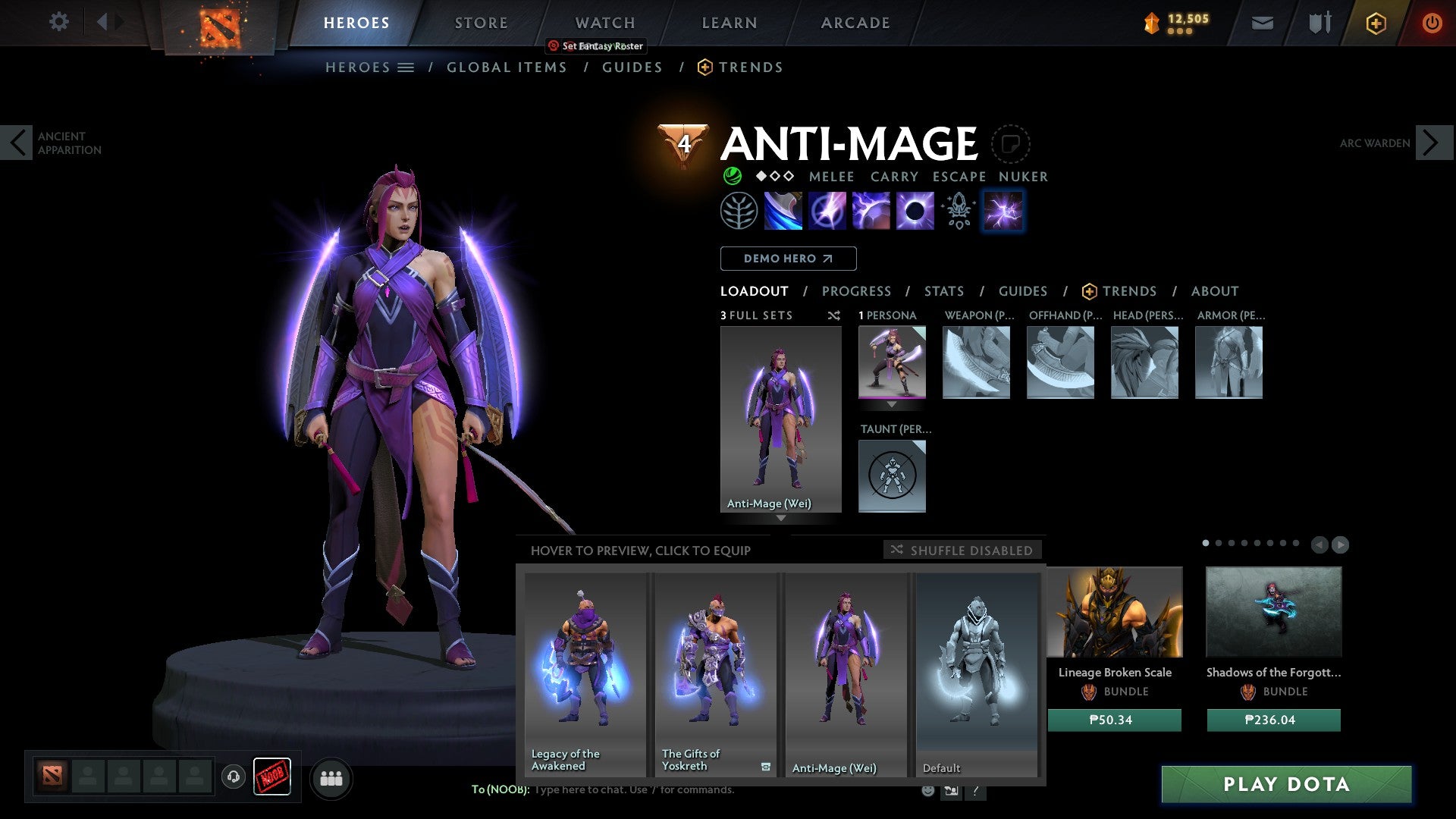Go to next hero Arc Warden

tap(1432, 143)
